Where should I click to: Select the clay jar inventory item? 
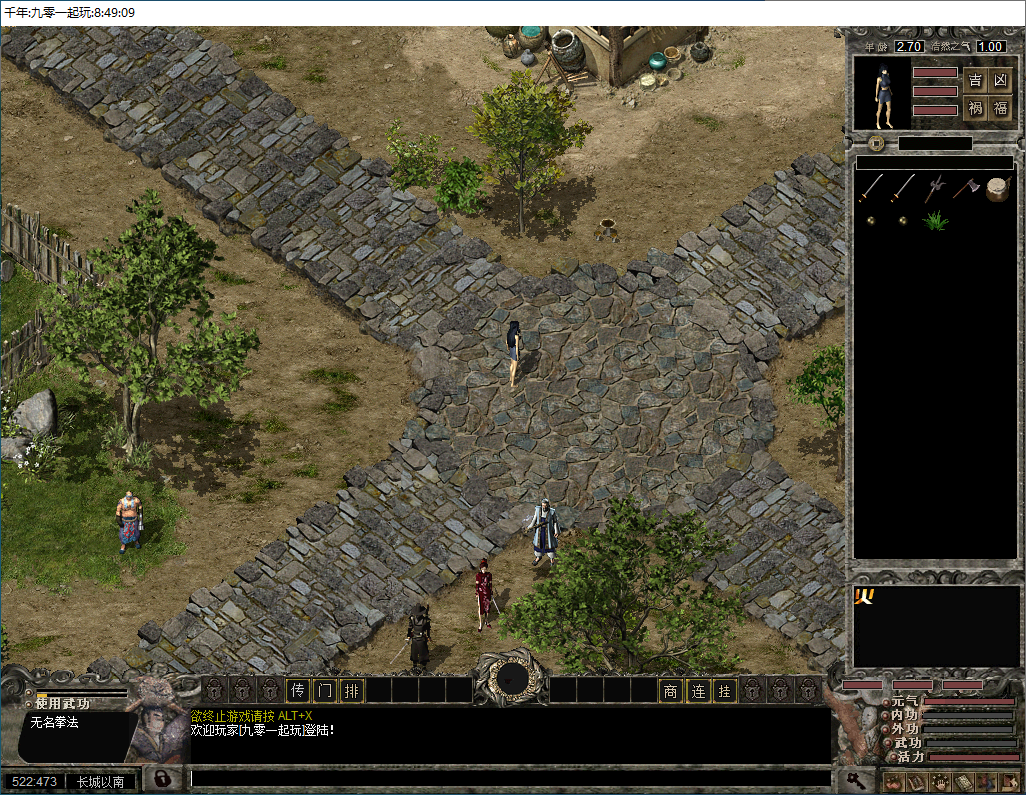point(997,188)
